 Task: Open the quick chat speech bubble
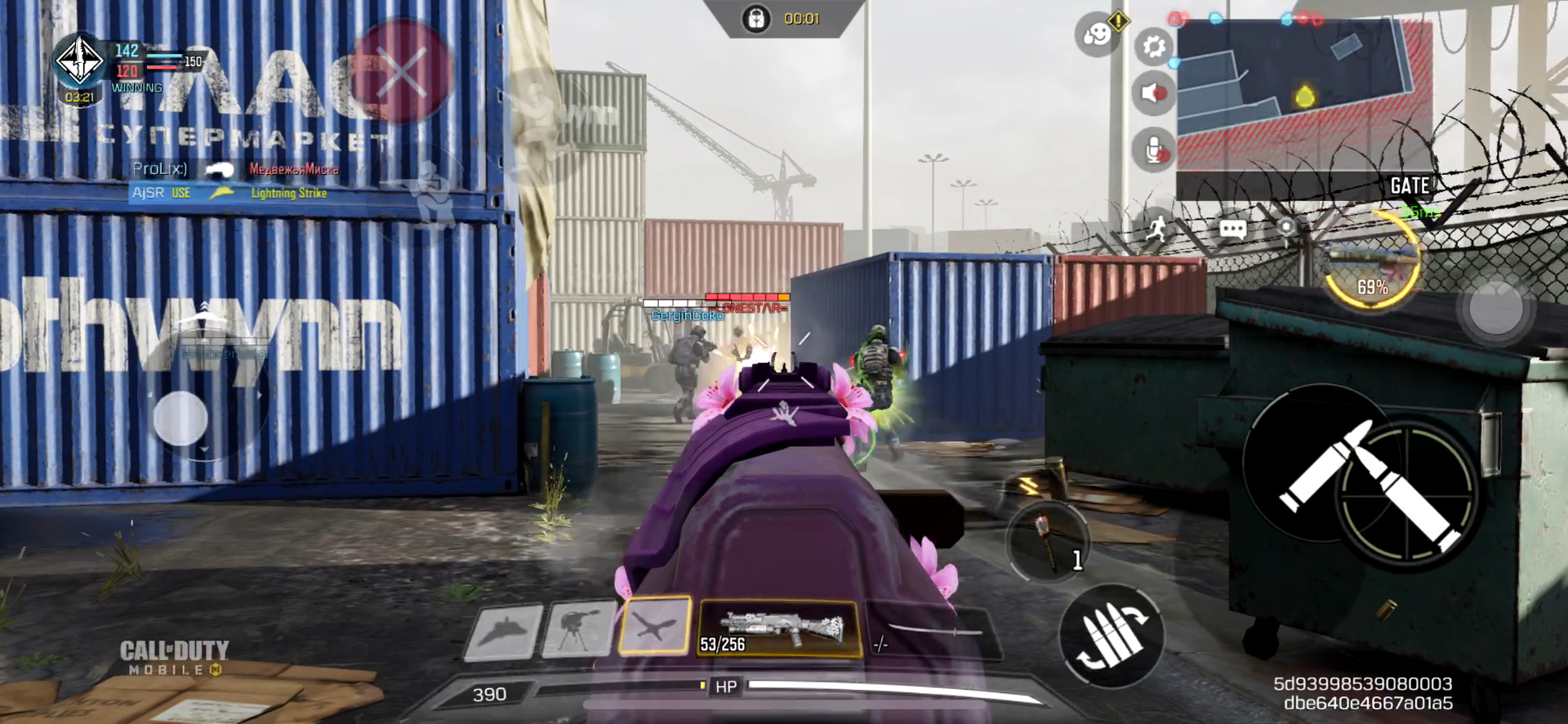click(x=1232, y=229)
